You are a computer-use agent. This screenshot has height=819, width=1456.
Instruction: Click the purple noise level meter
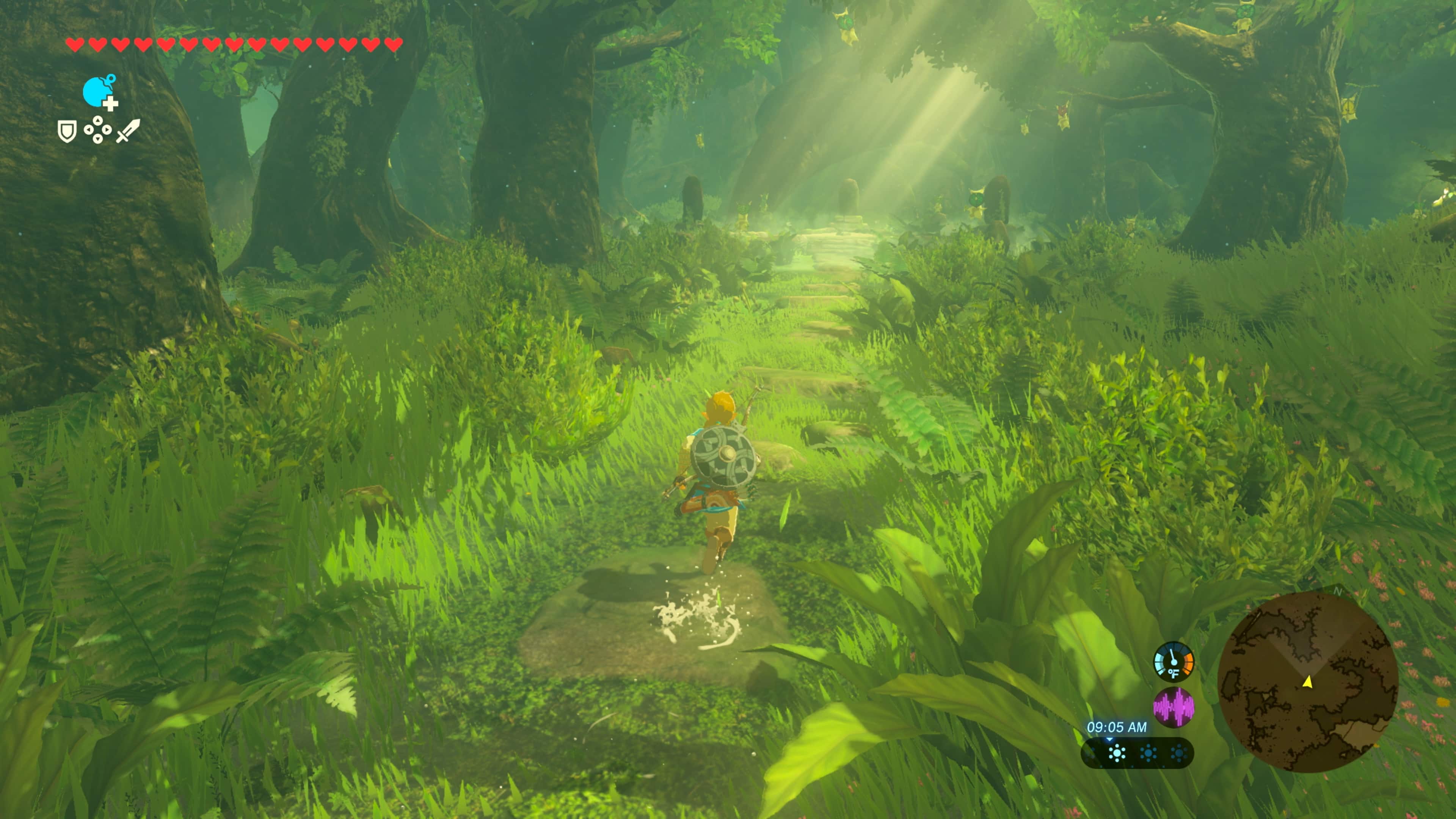point(1174,706)
